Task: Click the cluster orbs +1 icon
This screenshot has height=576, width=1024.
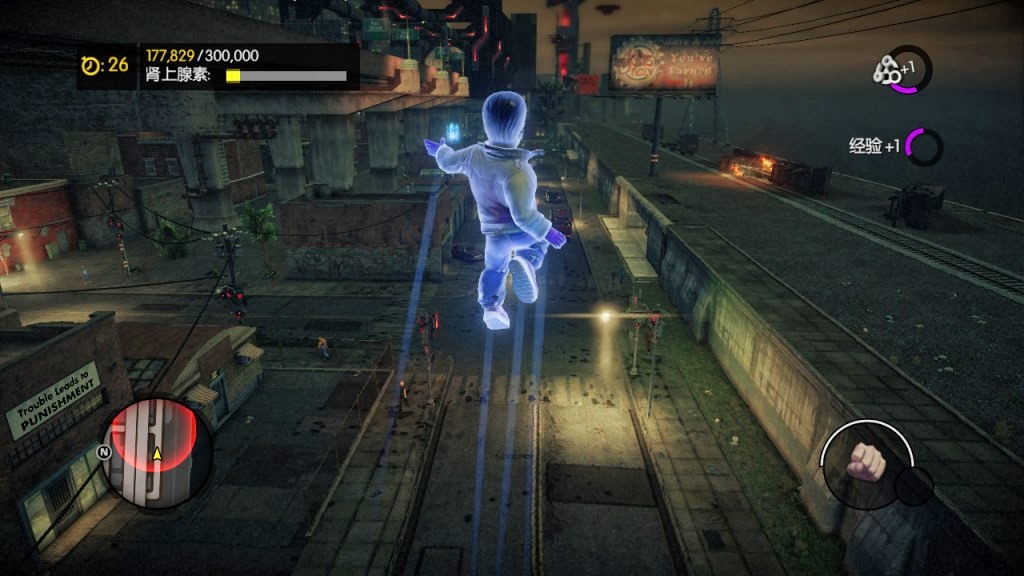Action: coord(885,70)
